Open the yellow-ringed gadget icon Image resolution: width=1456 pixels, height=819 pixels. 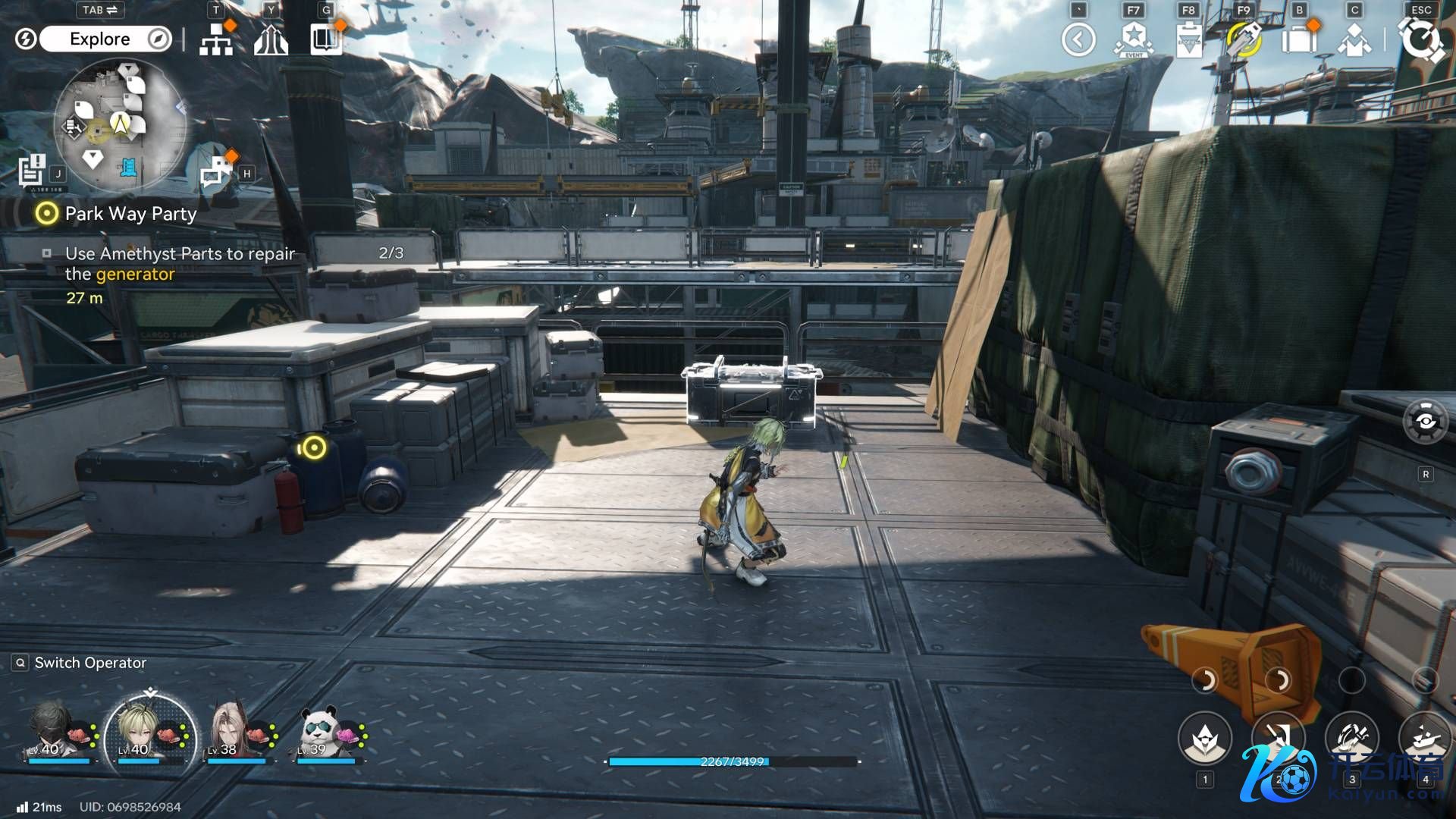pos(1244,39)
